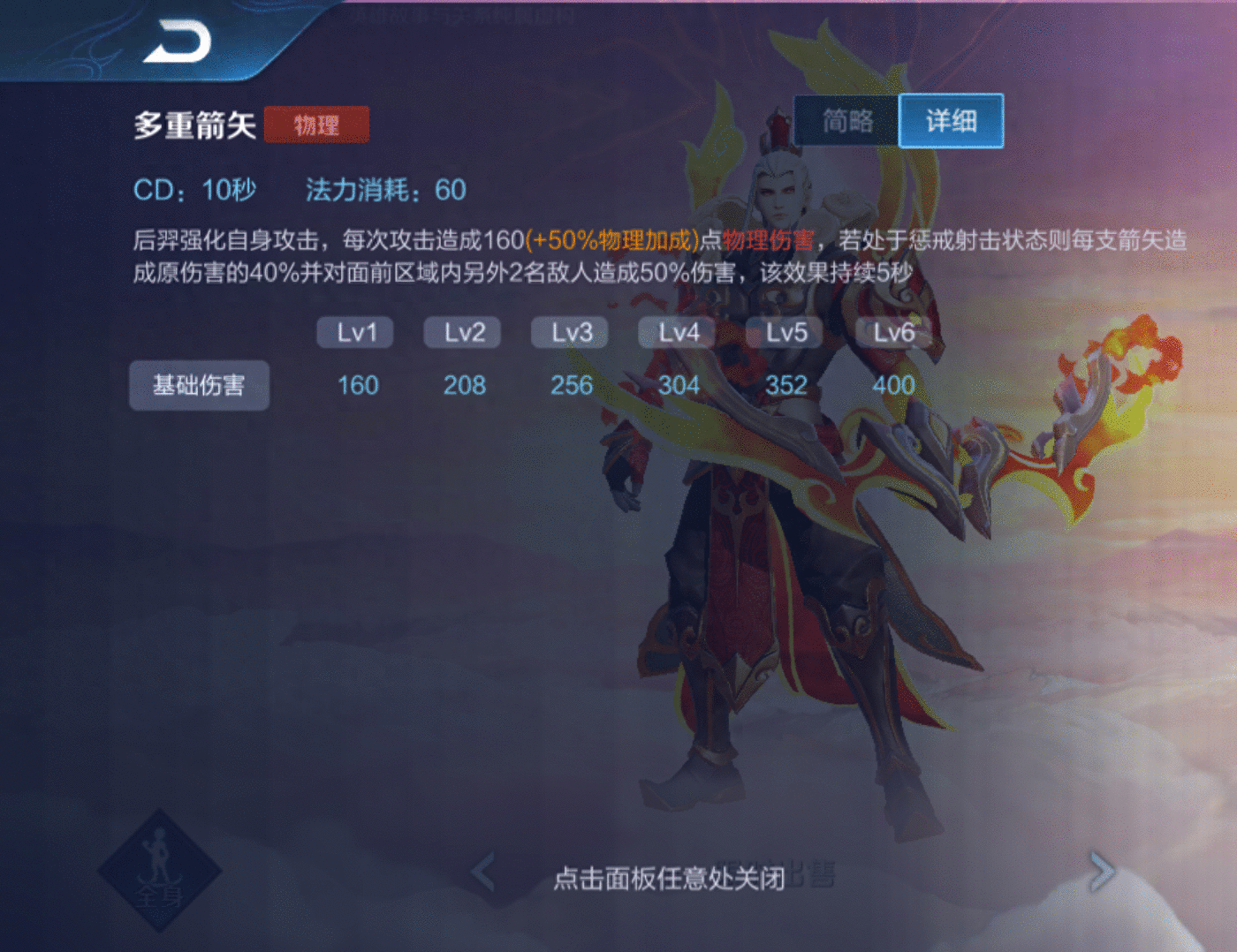1237x952 pixels.
Task: Click the hero character model
Action: 786,530
